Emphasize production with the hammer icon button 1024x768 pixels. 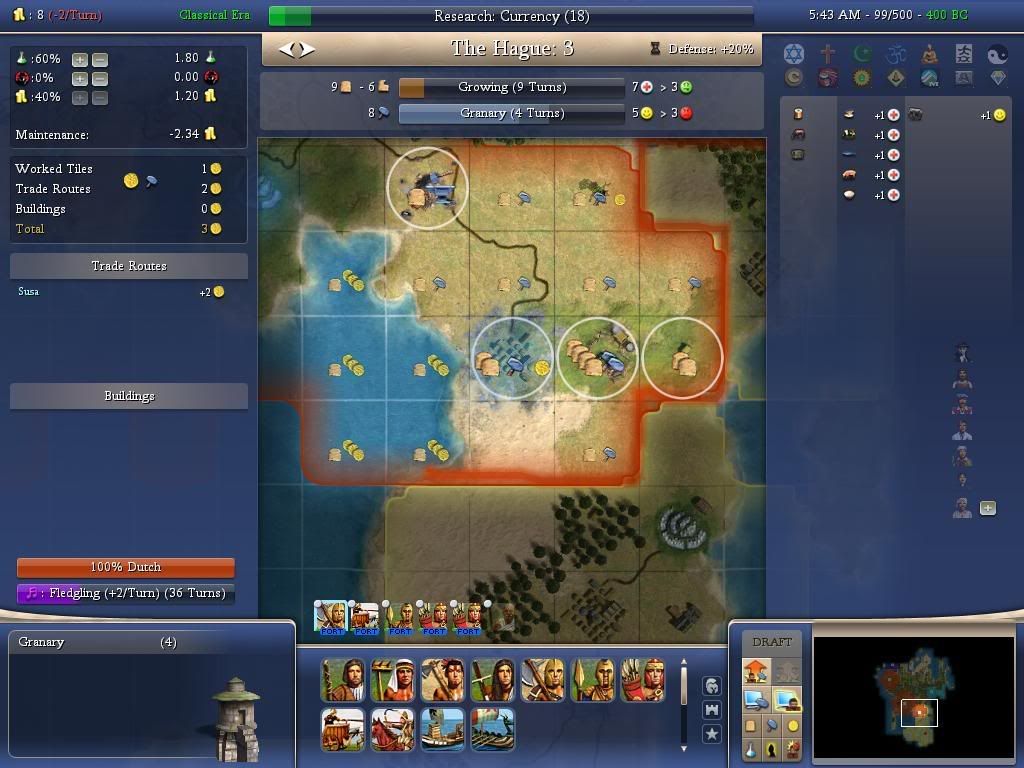(773, 726)
